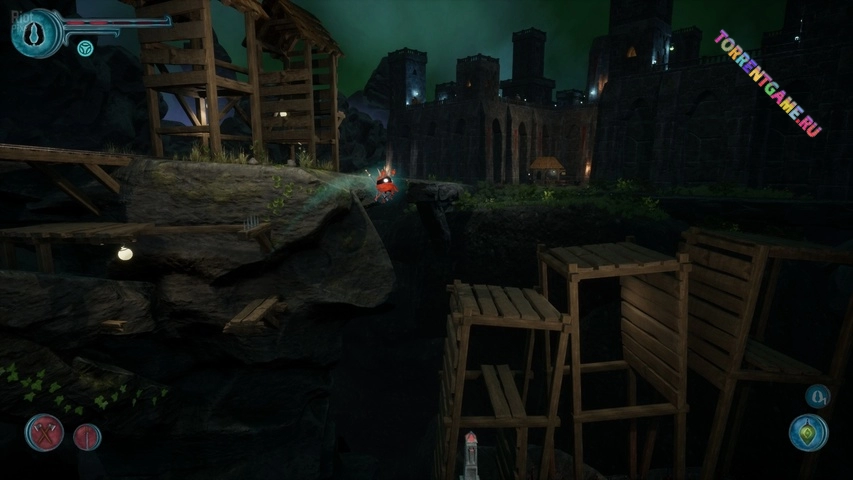Activate the green amulet item icon
The width and height of the screenshot is (853, 480).
807,433
